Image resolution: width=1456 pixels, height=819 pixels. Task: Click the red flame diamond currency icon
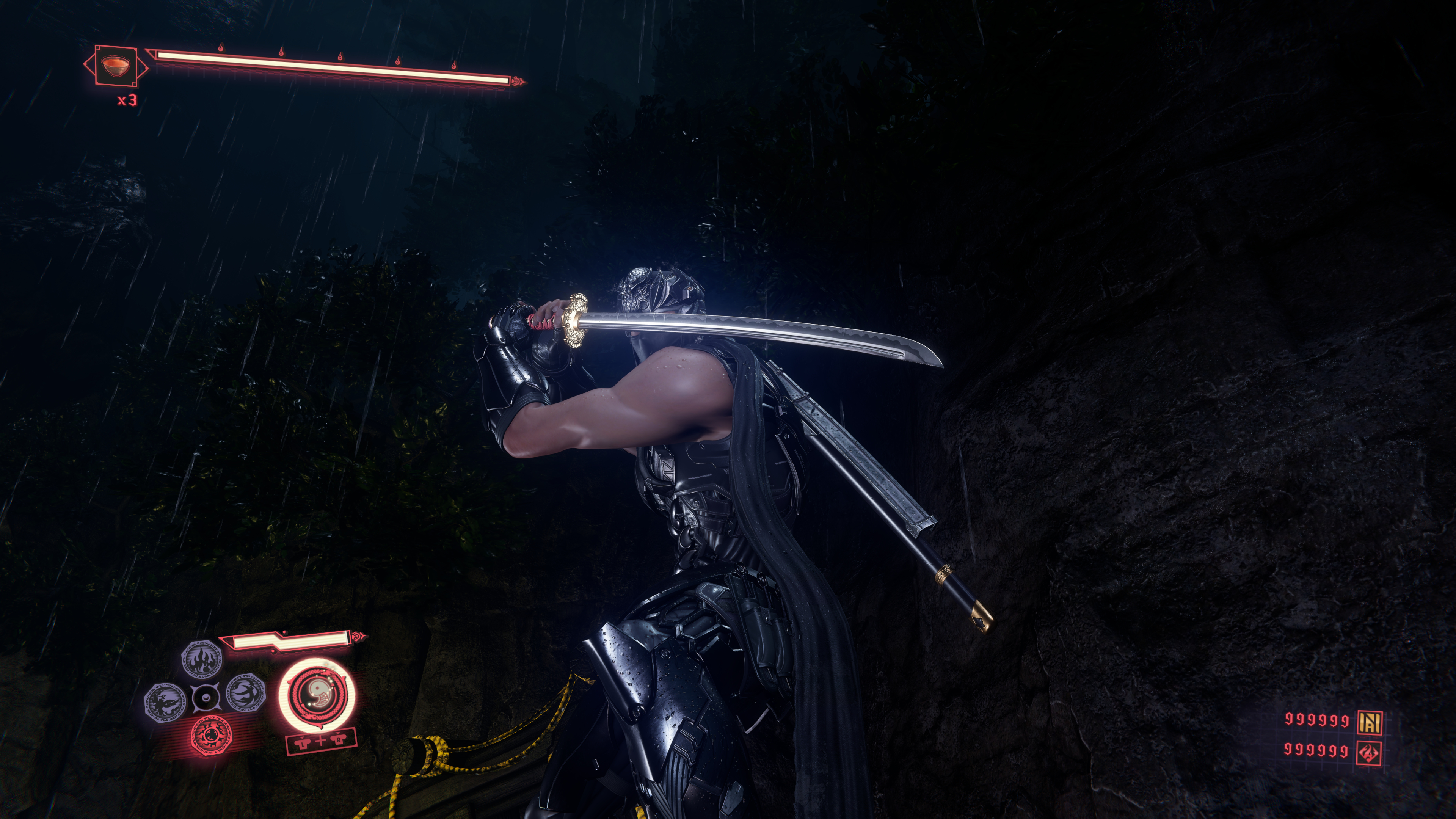1370,753
